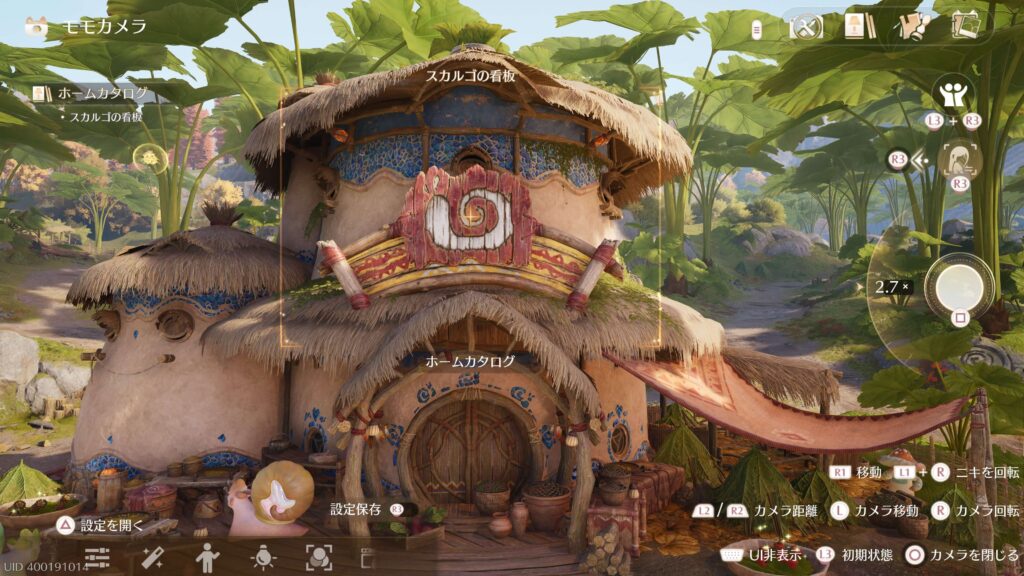Open the camera settings sliders icon
This screenshot has height=576, width=1024.
(97, 558)
